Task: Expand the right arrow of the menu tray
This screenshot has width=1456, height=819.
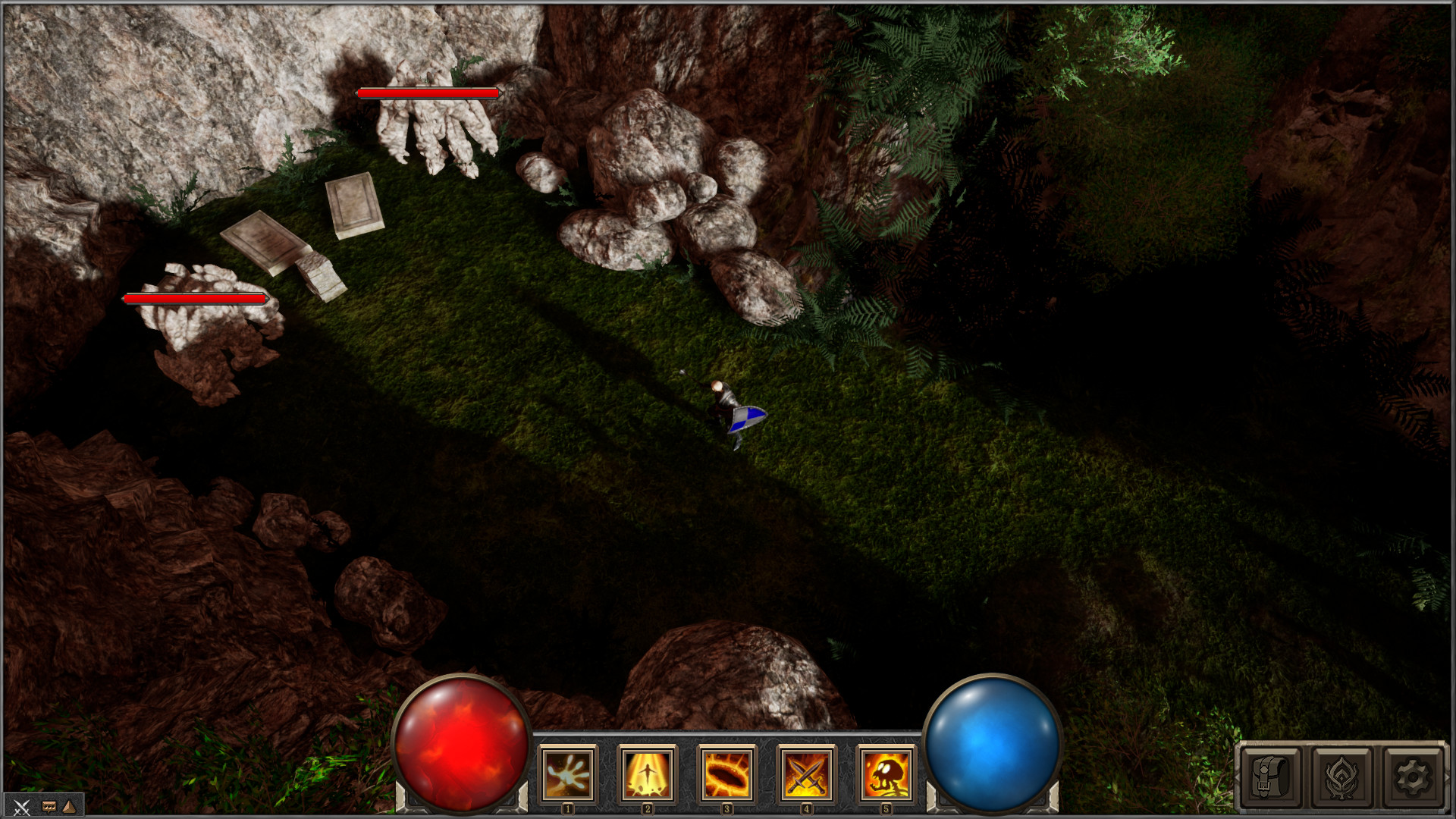Action: (1448, 778)
